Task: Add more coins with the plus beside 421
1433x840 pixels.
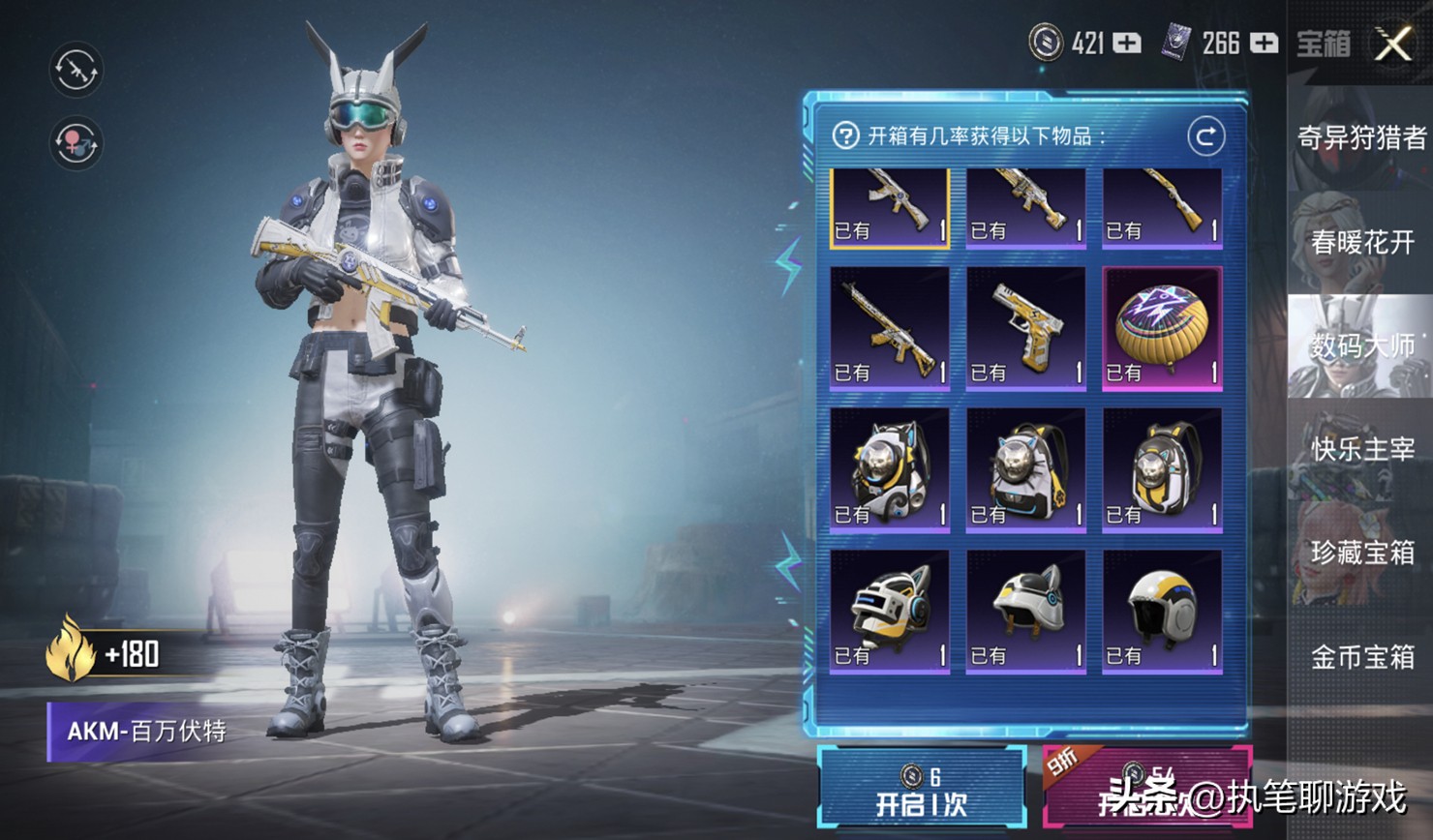Action: [x=1126, y=44]
